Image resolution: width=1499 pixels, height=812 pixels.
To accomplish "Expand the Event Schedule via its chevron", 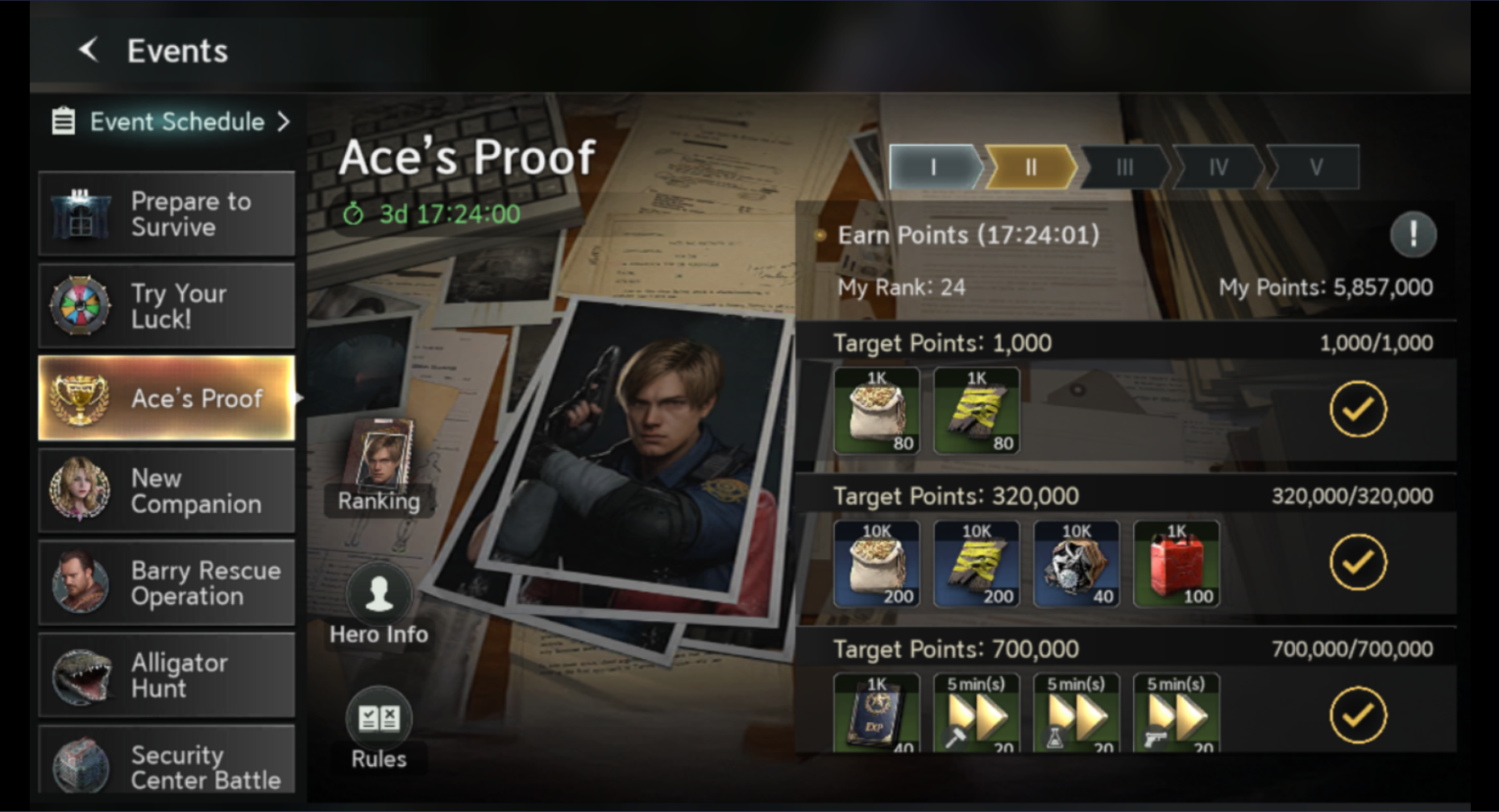I will tap(284, 122).
